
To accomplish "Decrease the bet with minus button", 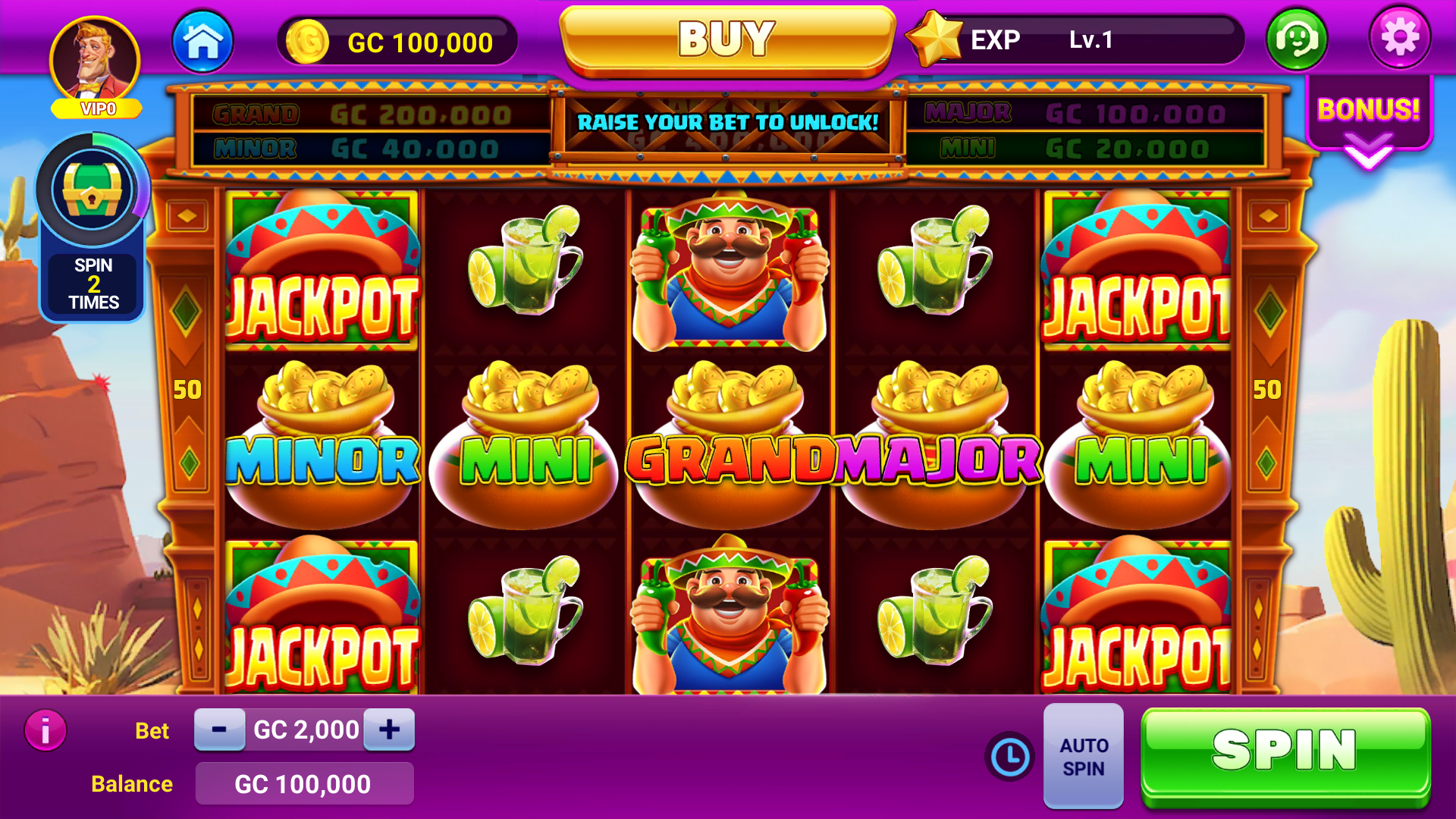I will click(219, 730).
